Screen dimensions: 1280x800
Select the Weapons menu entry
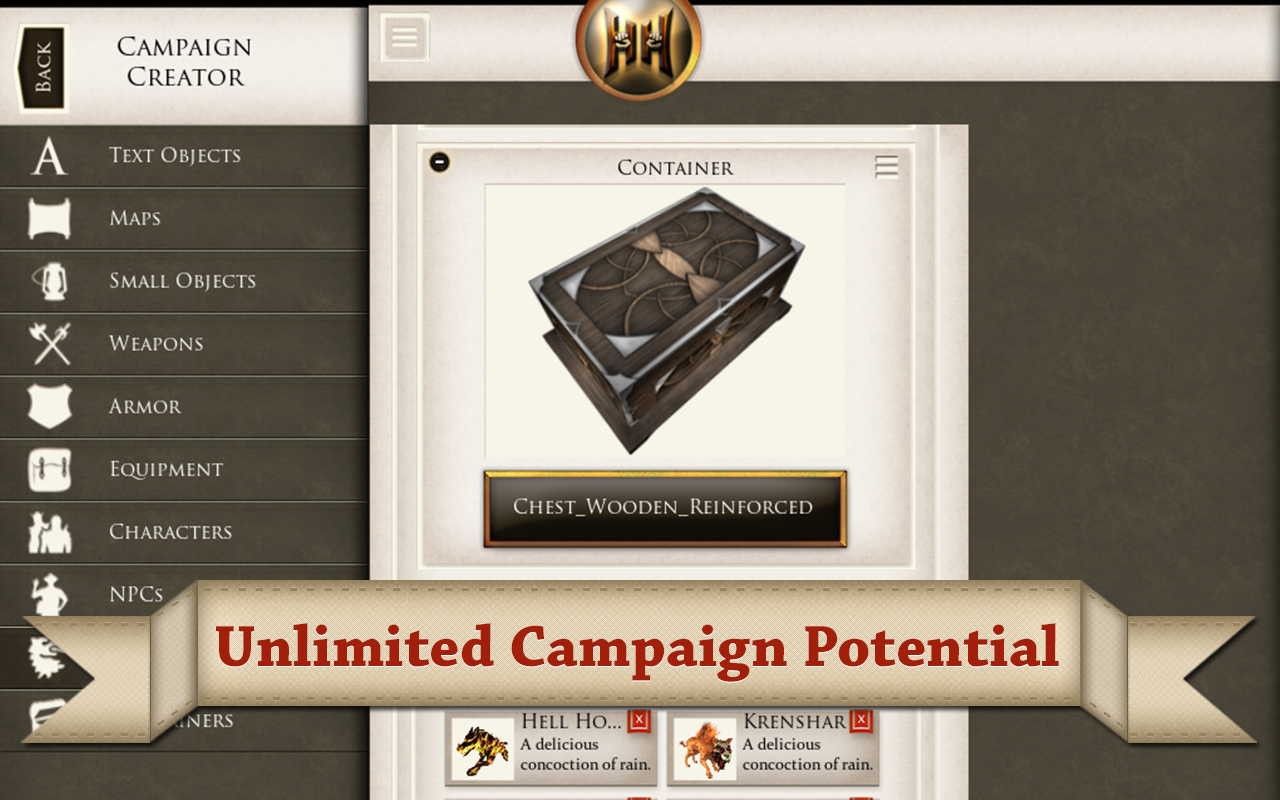[156, 344]
